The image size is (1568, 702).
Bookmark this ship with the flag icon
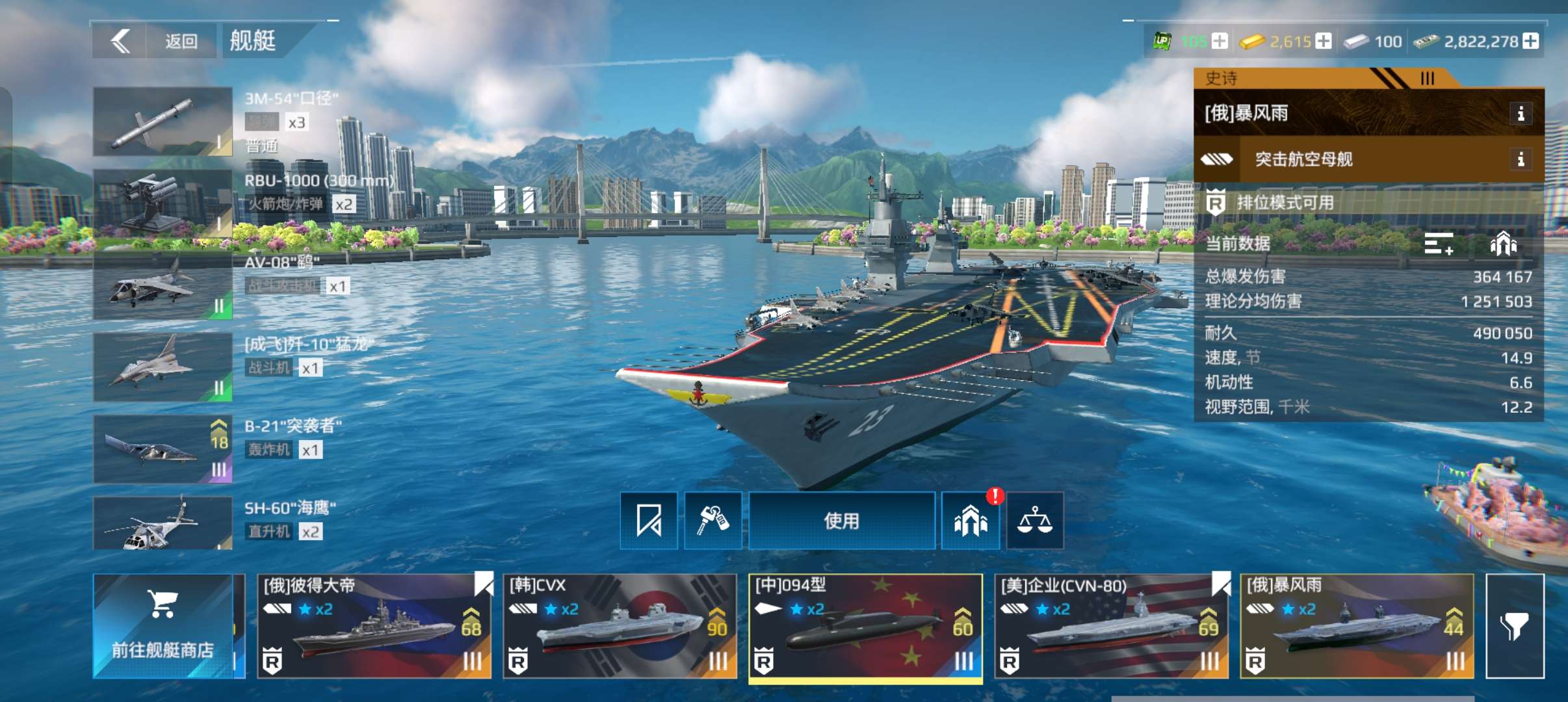point(649,521)
